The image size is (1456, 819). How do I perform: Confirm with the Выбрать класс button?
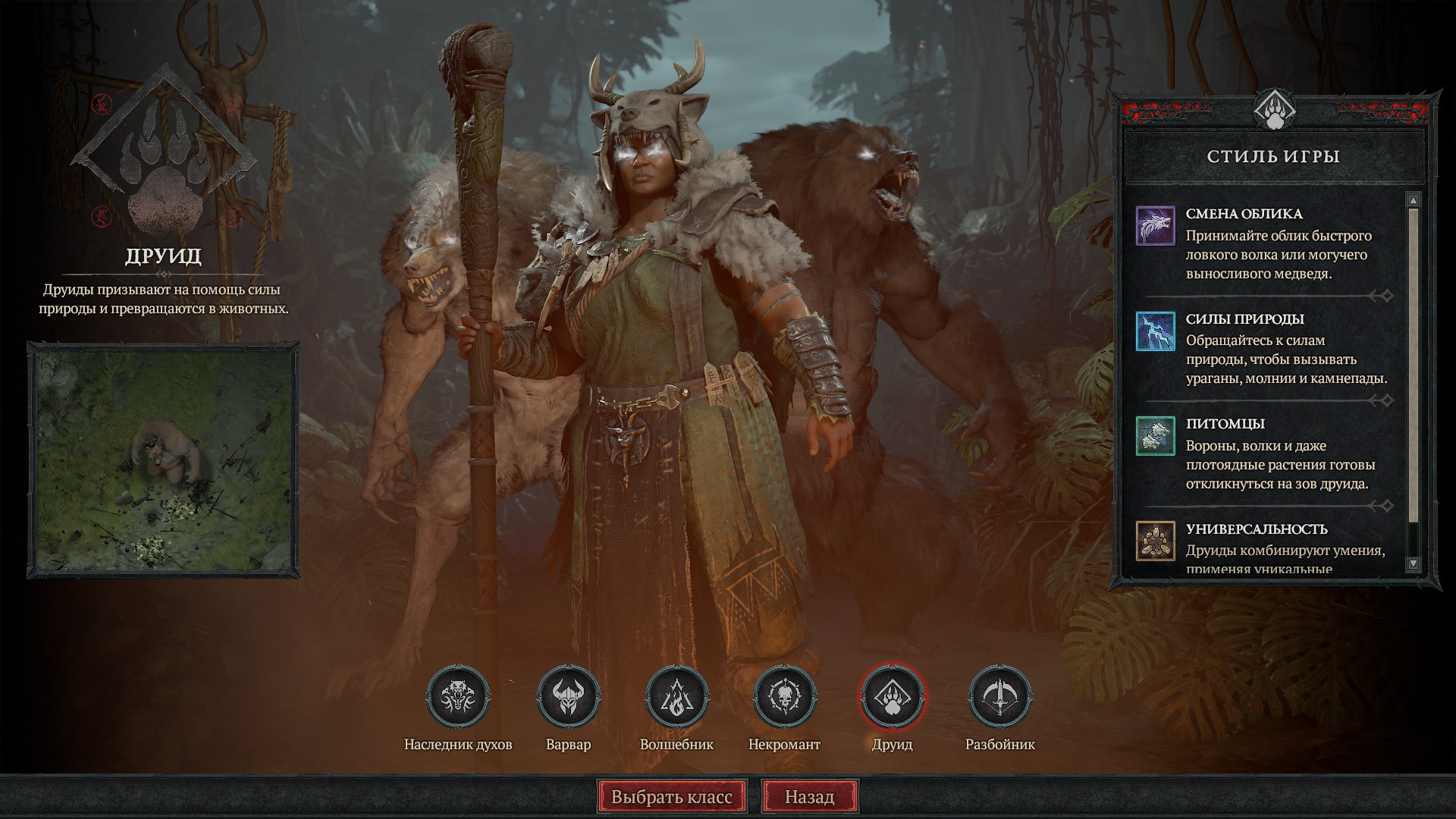tap(672, 797)
